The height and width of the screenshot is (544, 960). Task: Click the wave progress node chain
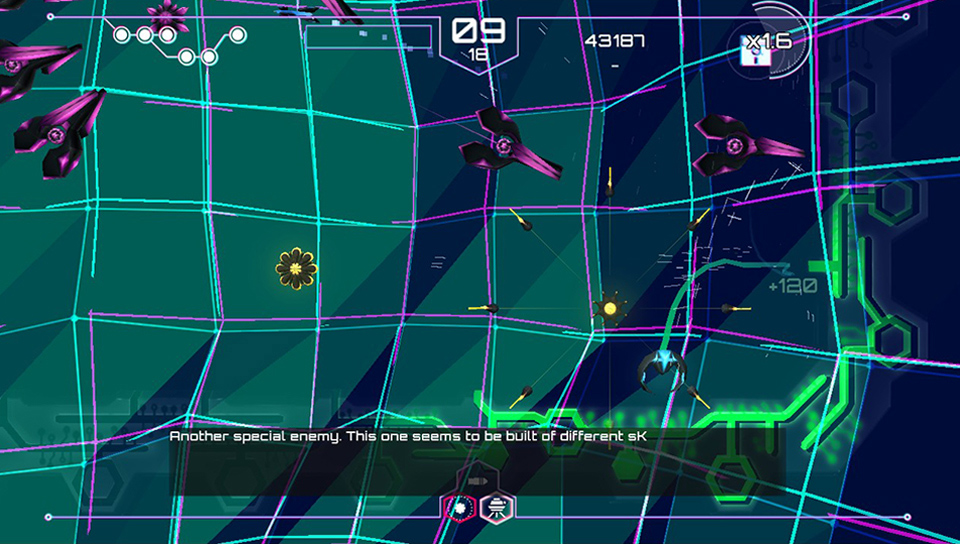[x=180, y=43]
